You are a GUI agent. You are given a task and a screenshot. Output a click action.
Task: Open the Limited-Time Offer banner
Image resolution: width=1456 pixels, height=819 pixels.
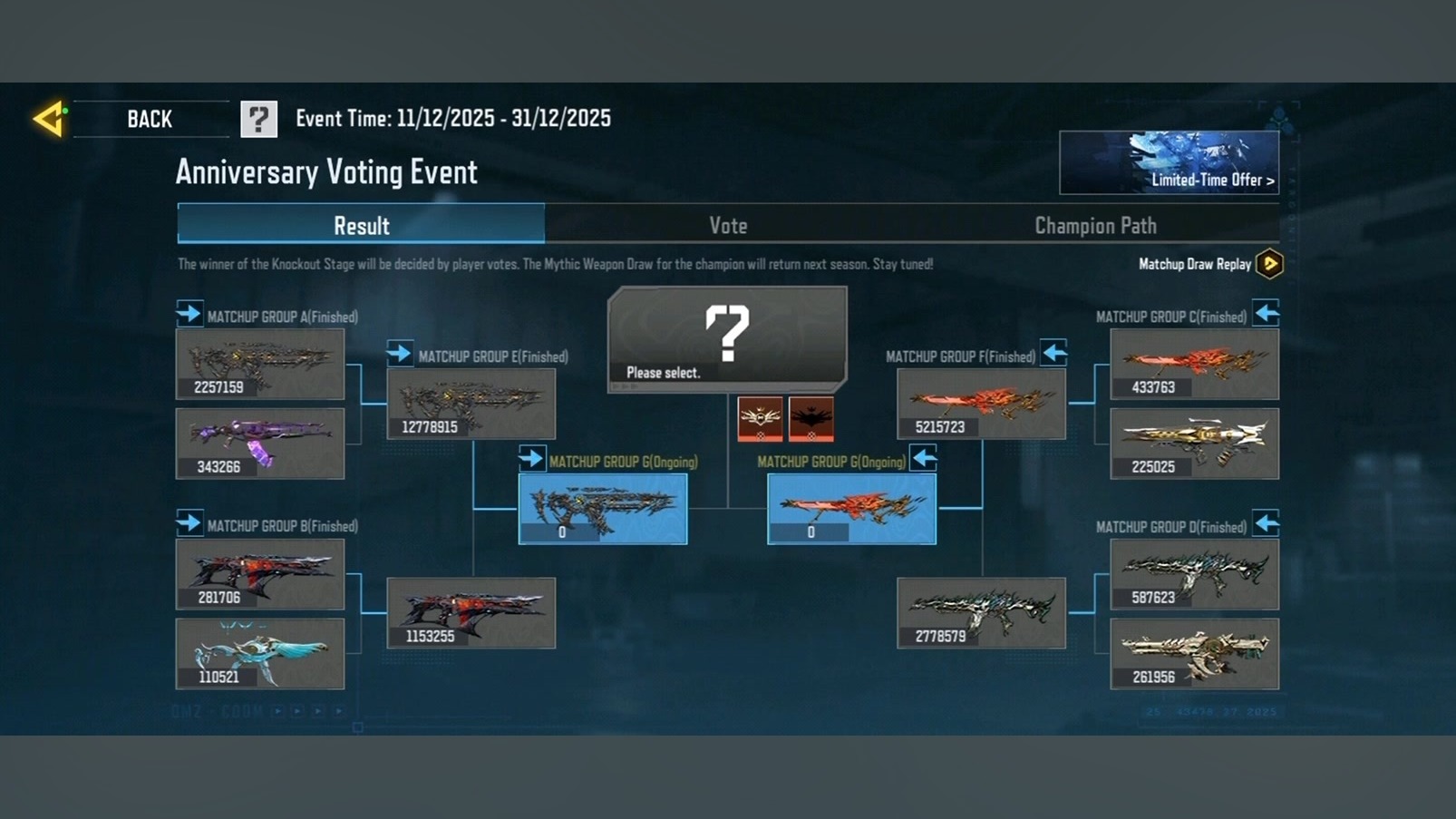click(1169, 163)
